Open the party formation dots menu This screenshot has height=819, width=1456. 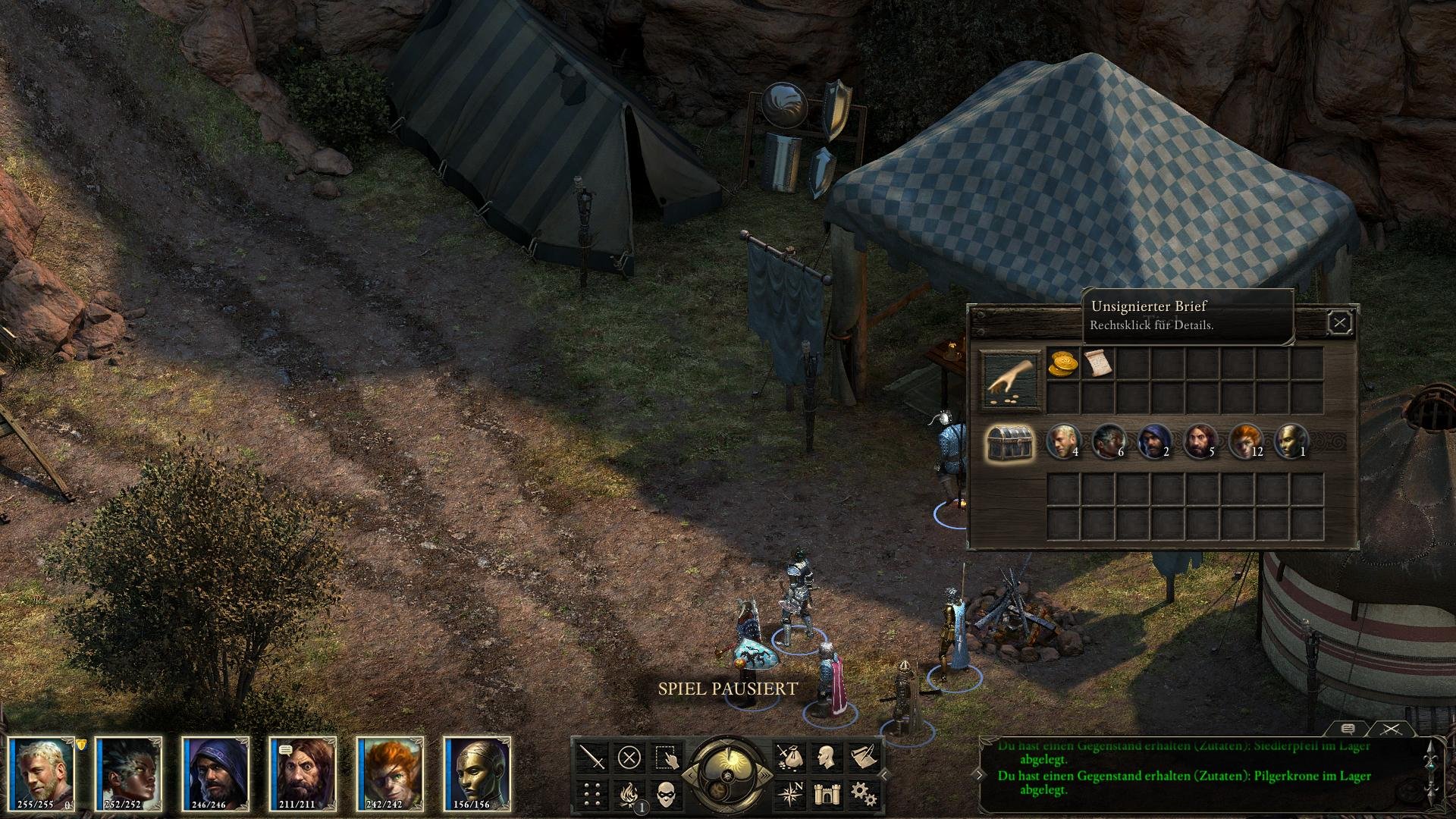pyautogui.click(x=592, y=794)
